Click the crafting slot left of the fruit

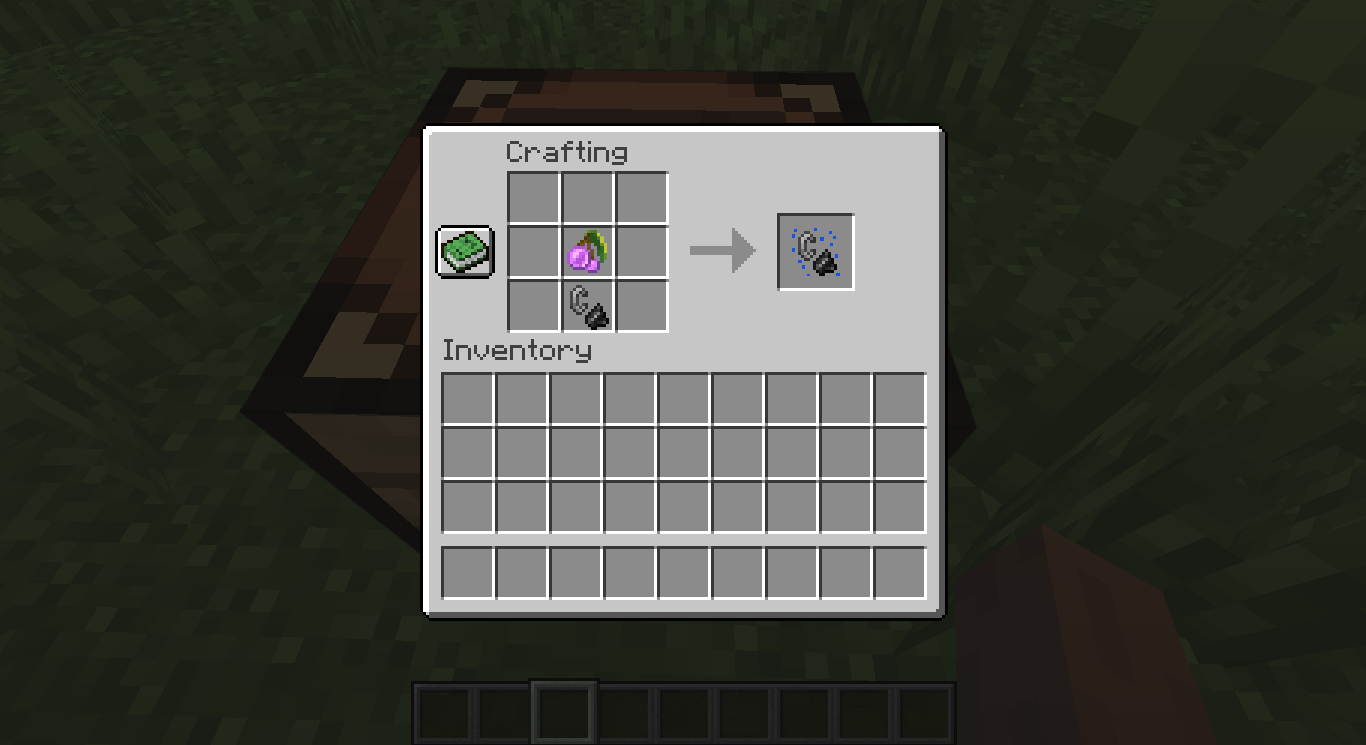(534, 250)
